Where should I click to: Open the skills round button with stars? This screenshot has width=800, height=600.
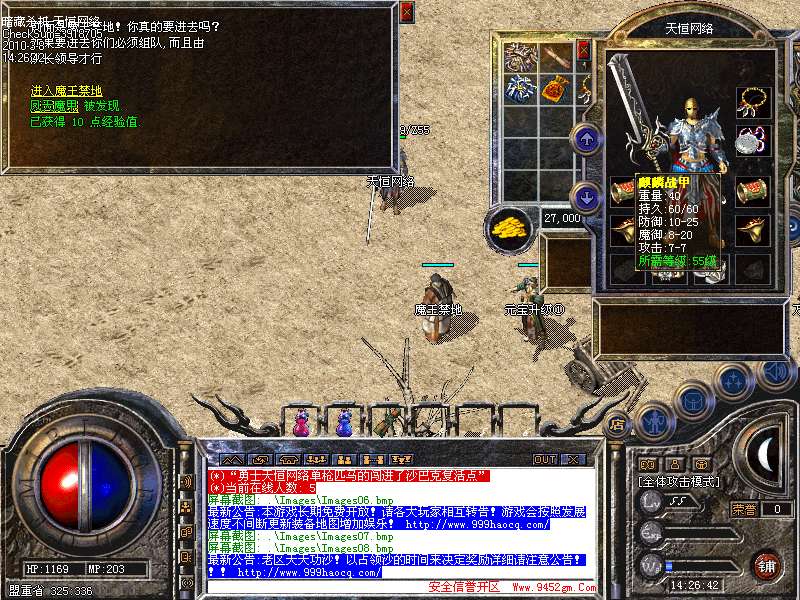[x=733, y=381]
